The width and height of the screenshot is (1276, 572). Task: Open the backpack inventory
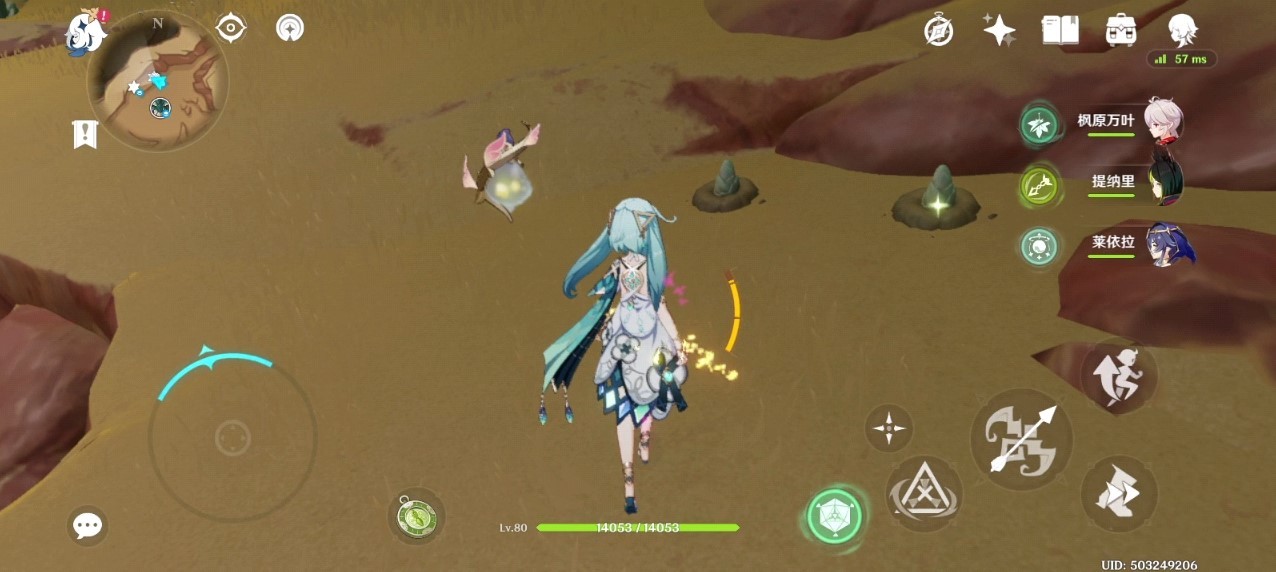[x=1121, y=30]
